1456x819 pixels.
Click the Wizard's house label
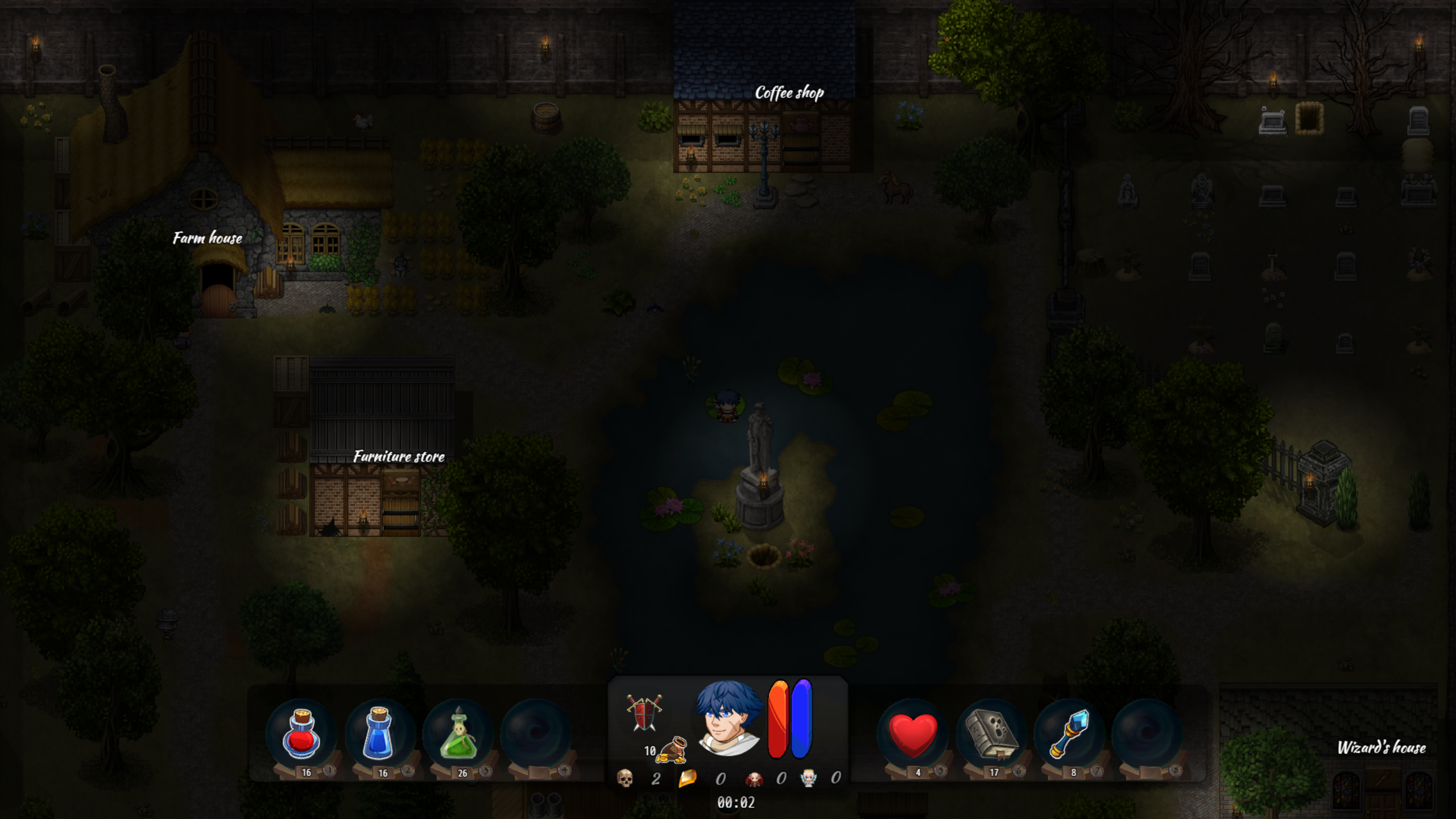1383,747
